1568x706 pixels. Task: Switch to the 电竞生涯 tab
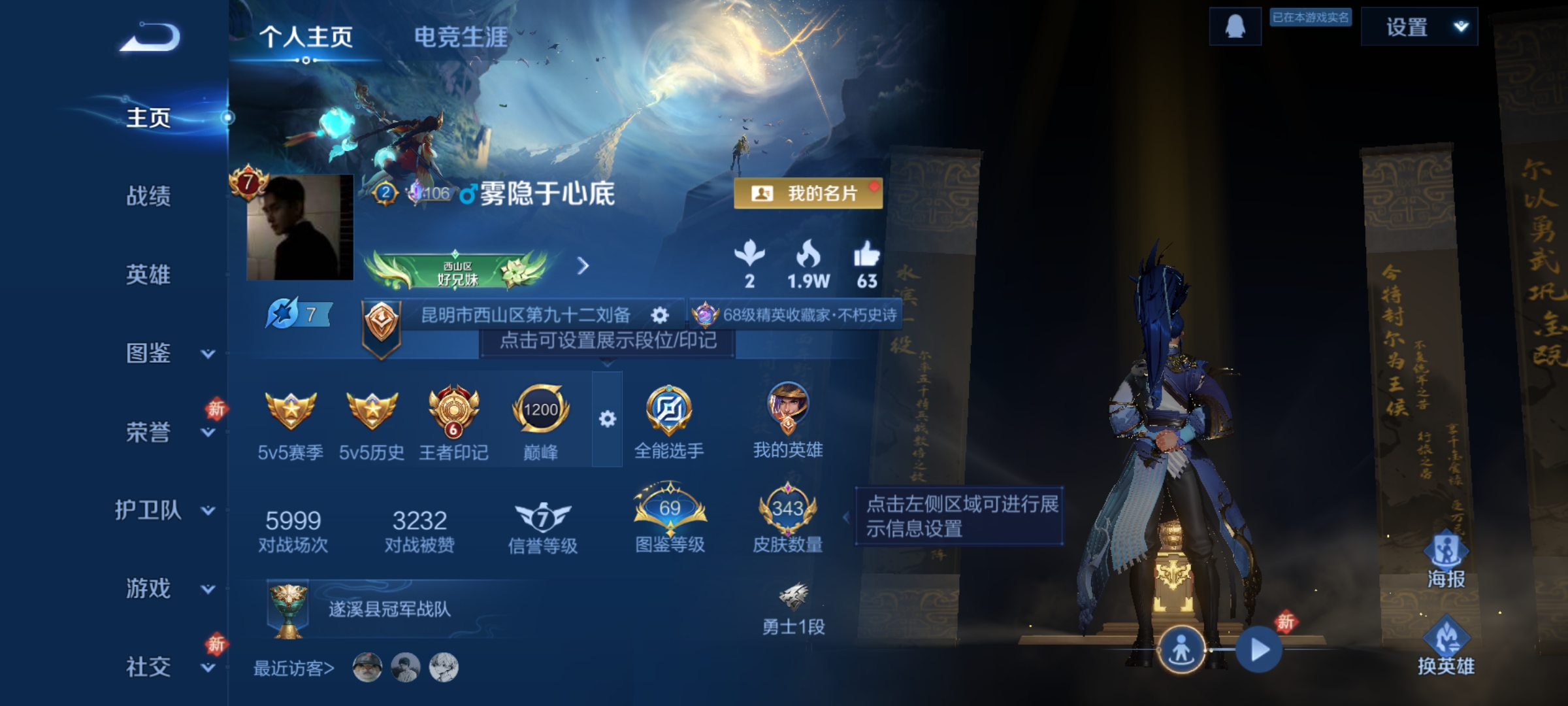459,38
